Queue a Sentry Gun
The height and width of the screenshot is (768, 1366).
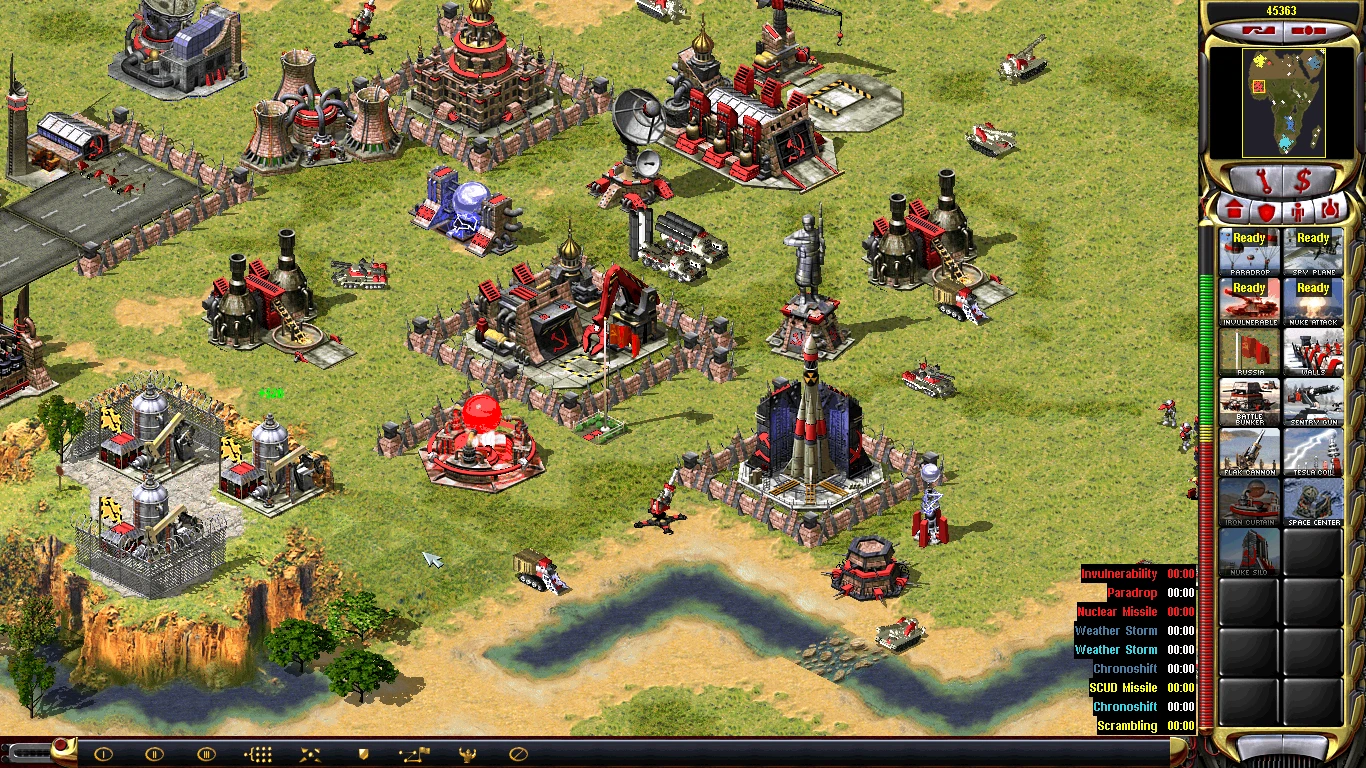point(1313,402)
